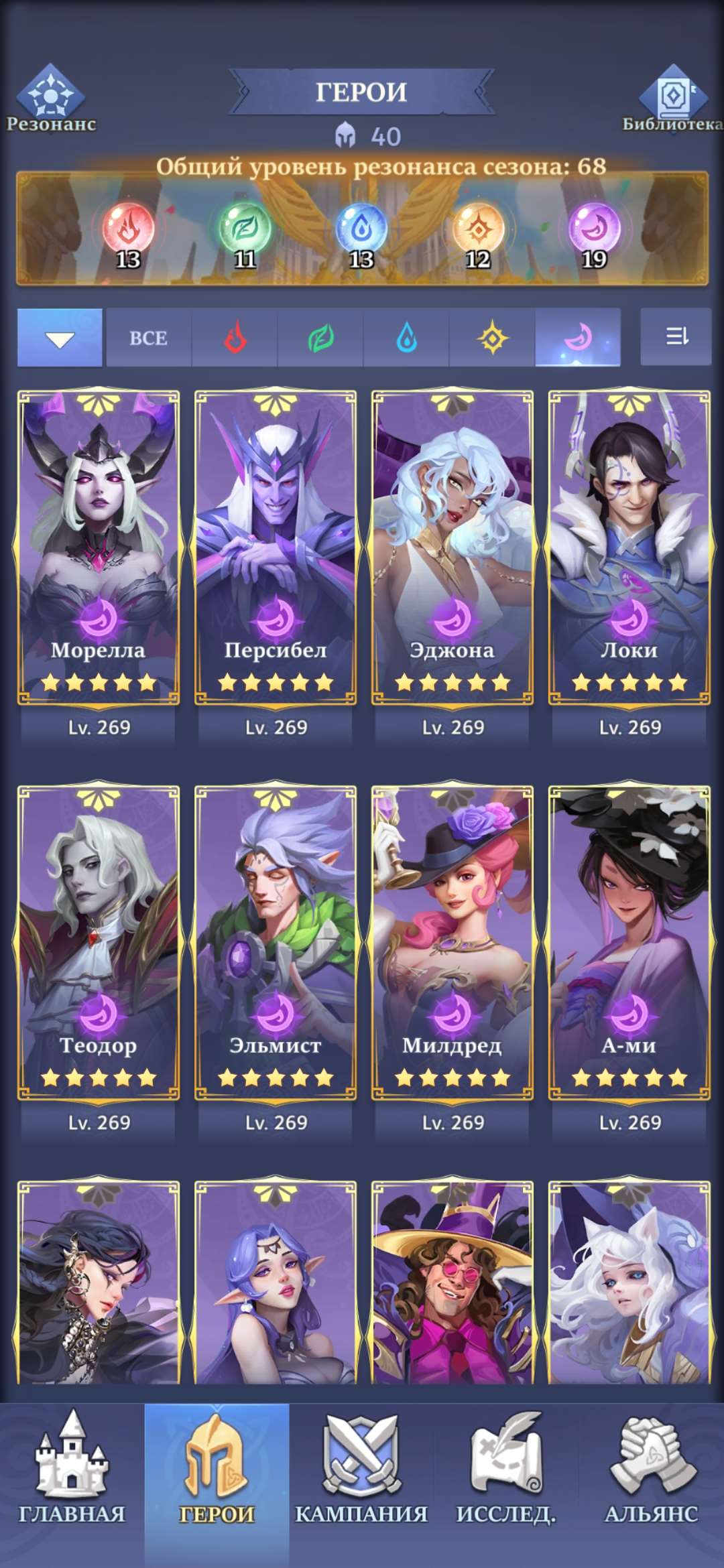Open the Резонанс menu
Viewport: 724px width, 1568px height.
point(51,99)
